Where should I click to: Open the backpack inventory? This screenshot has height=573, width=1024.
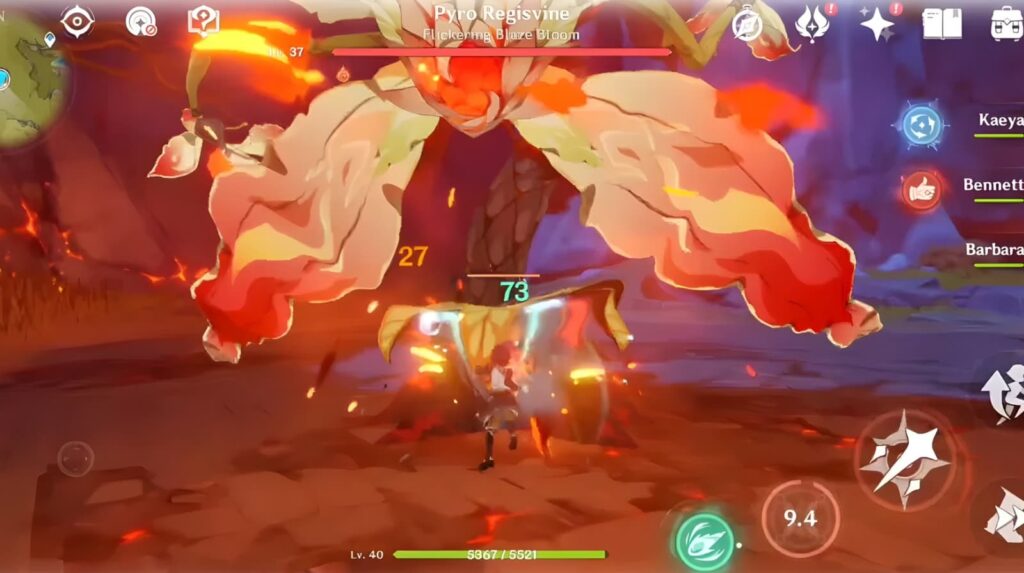coord(1005,23)
